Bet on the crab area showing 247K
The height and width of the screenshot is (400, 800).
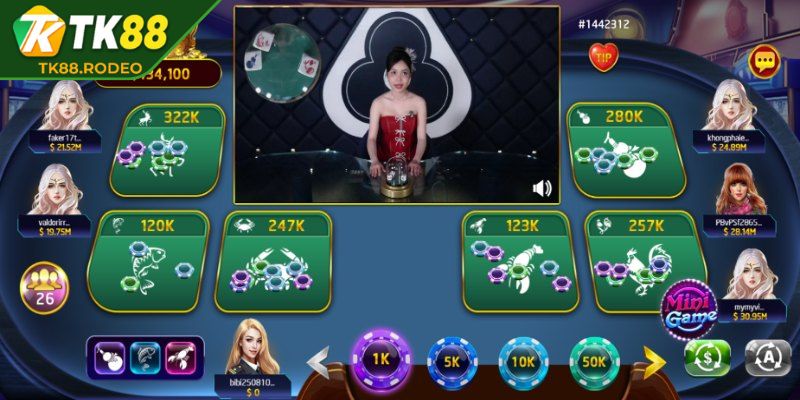click(275, 260)
